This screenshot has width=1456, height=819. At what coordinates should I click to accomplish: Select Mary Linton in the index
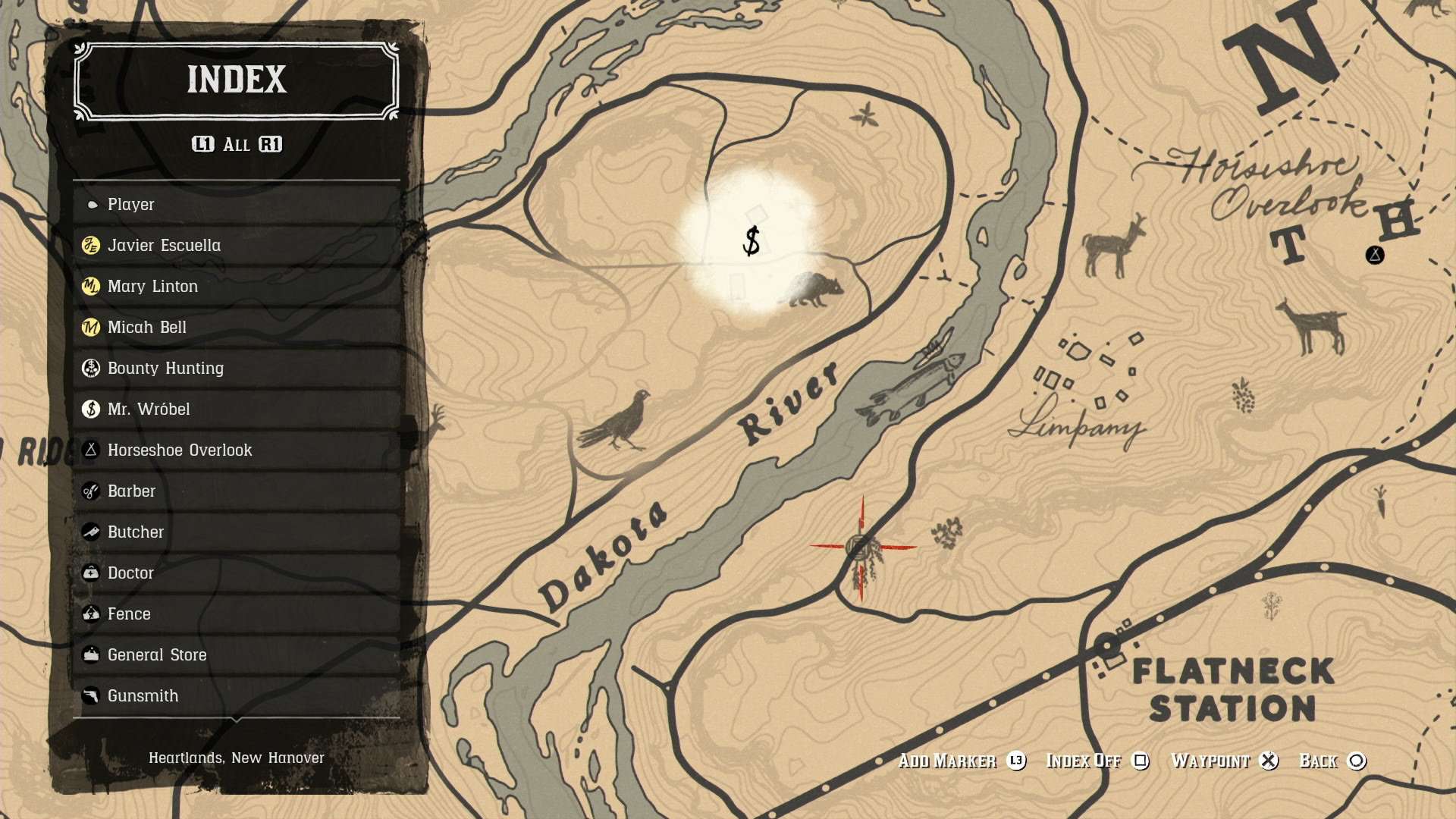coord(237,287)
